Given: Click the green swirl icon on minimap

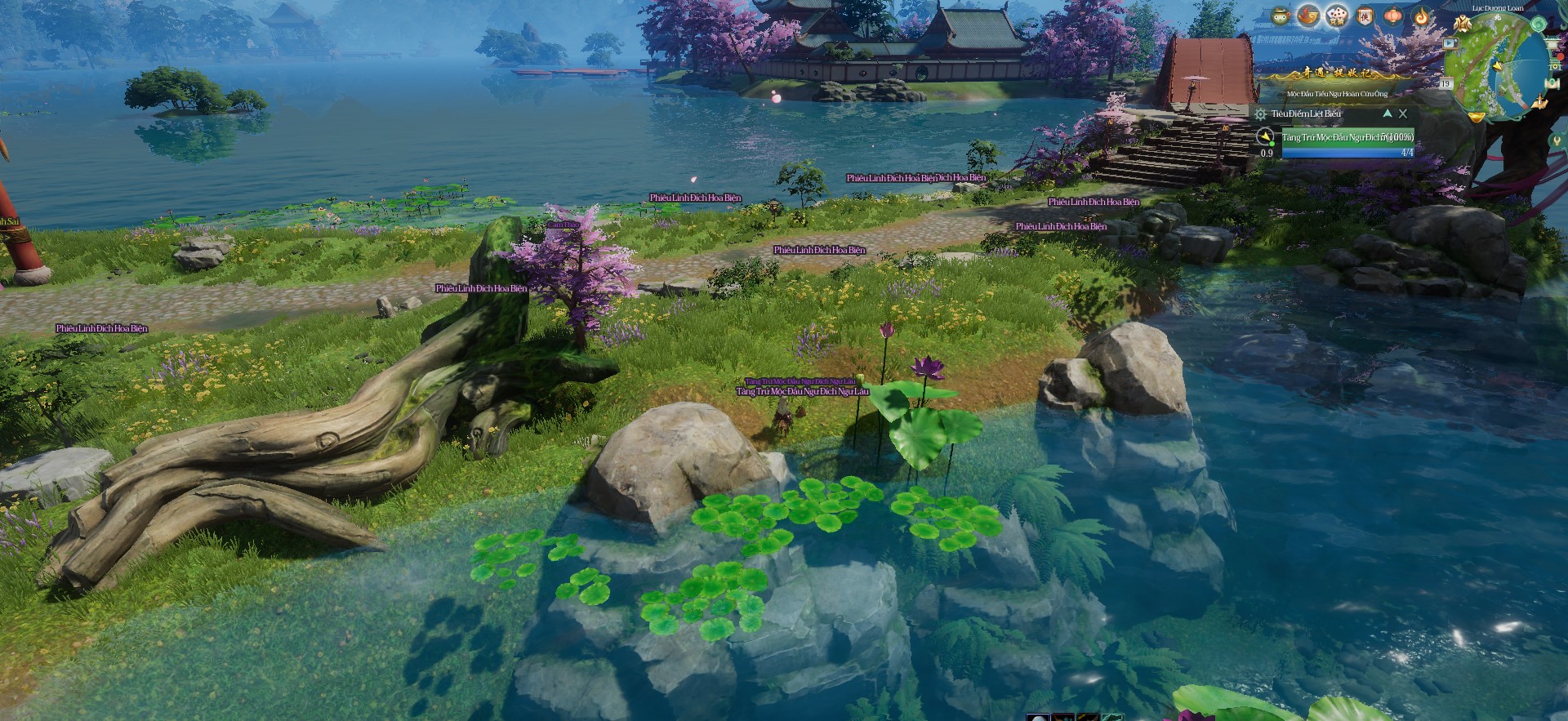Looking at the screenshot, I should [x=1538, y=24].
